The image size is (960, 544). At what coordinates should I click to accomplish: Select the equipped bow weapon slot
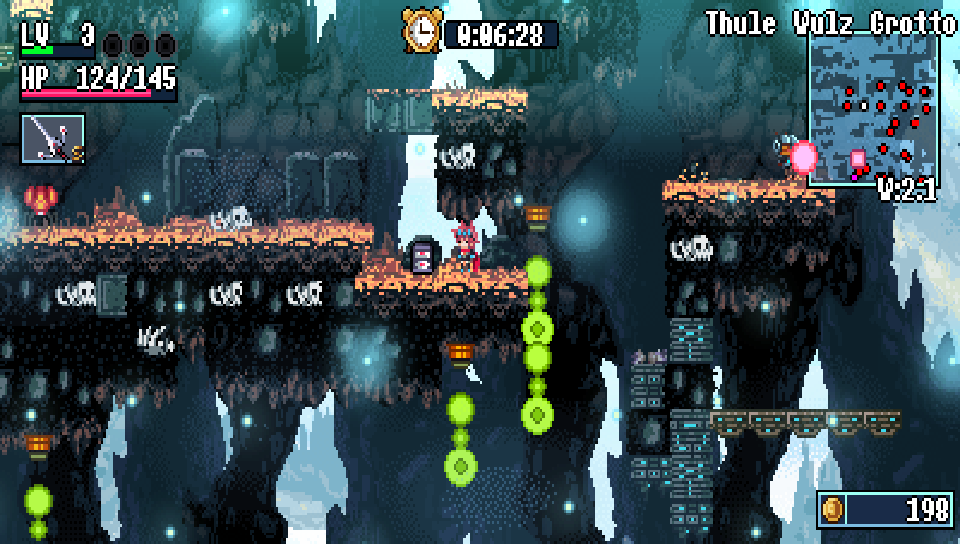(x=52, y=138)
